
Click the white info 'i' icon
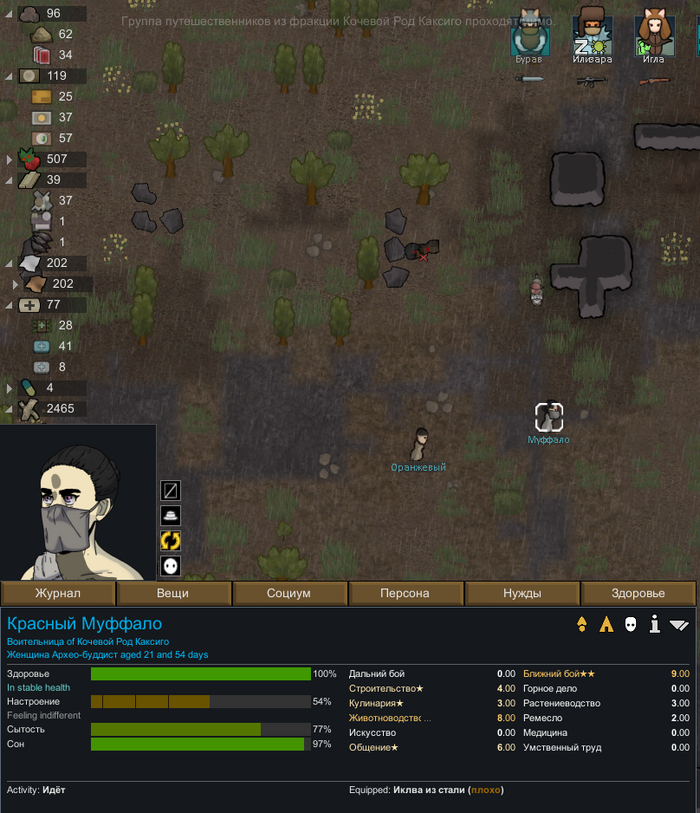pos(655,625)
